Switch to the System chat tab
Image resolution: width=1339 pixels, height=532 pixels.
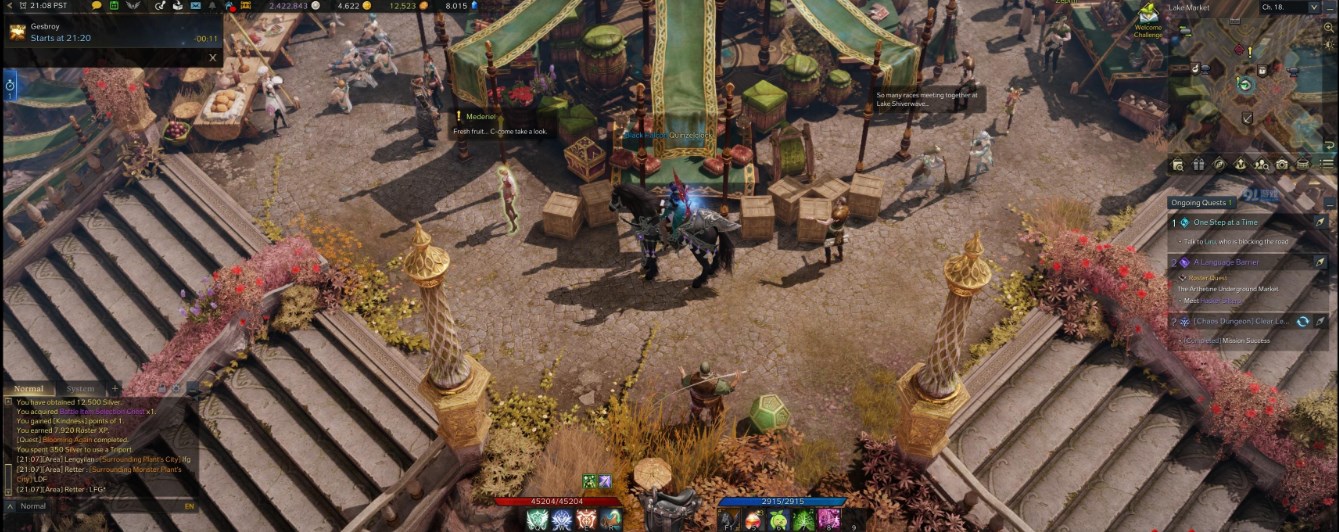80,388
